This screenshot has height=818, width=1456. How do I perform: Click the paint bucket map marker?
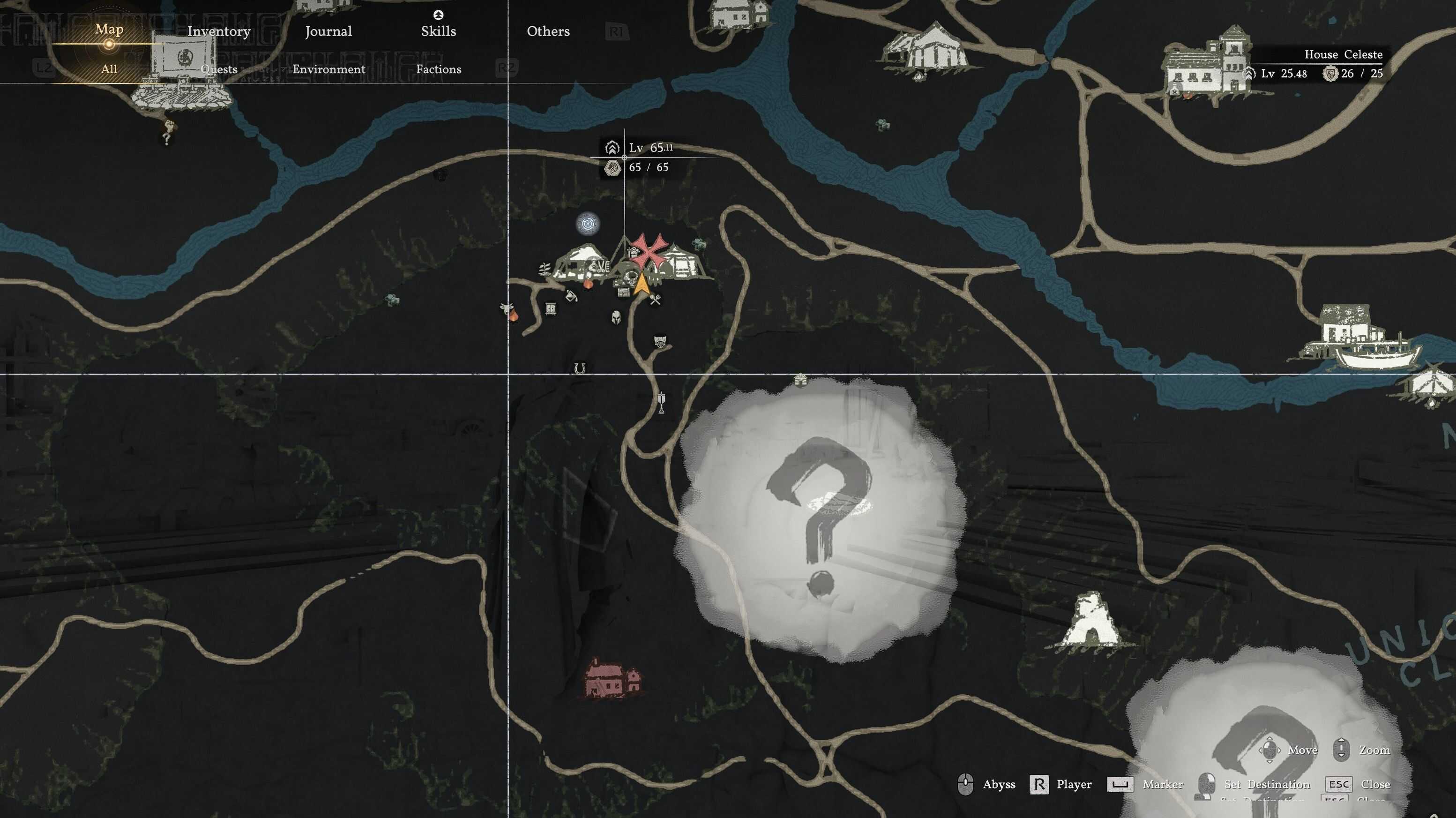571,296
